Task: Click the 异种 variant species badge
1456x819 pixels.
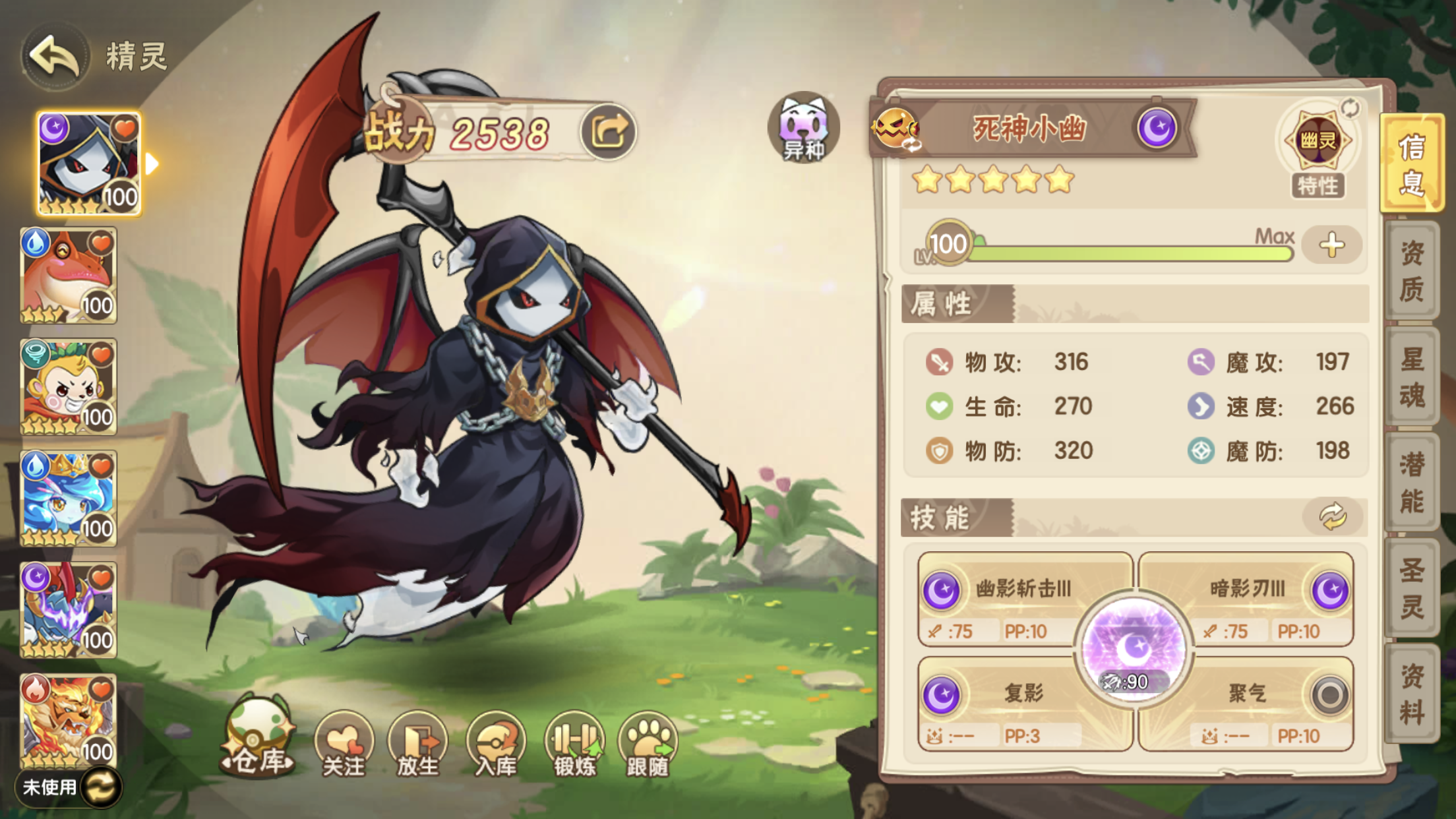Action: click(x=804, y=129)
